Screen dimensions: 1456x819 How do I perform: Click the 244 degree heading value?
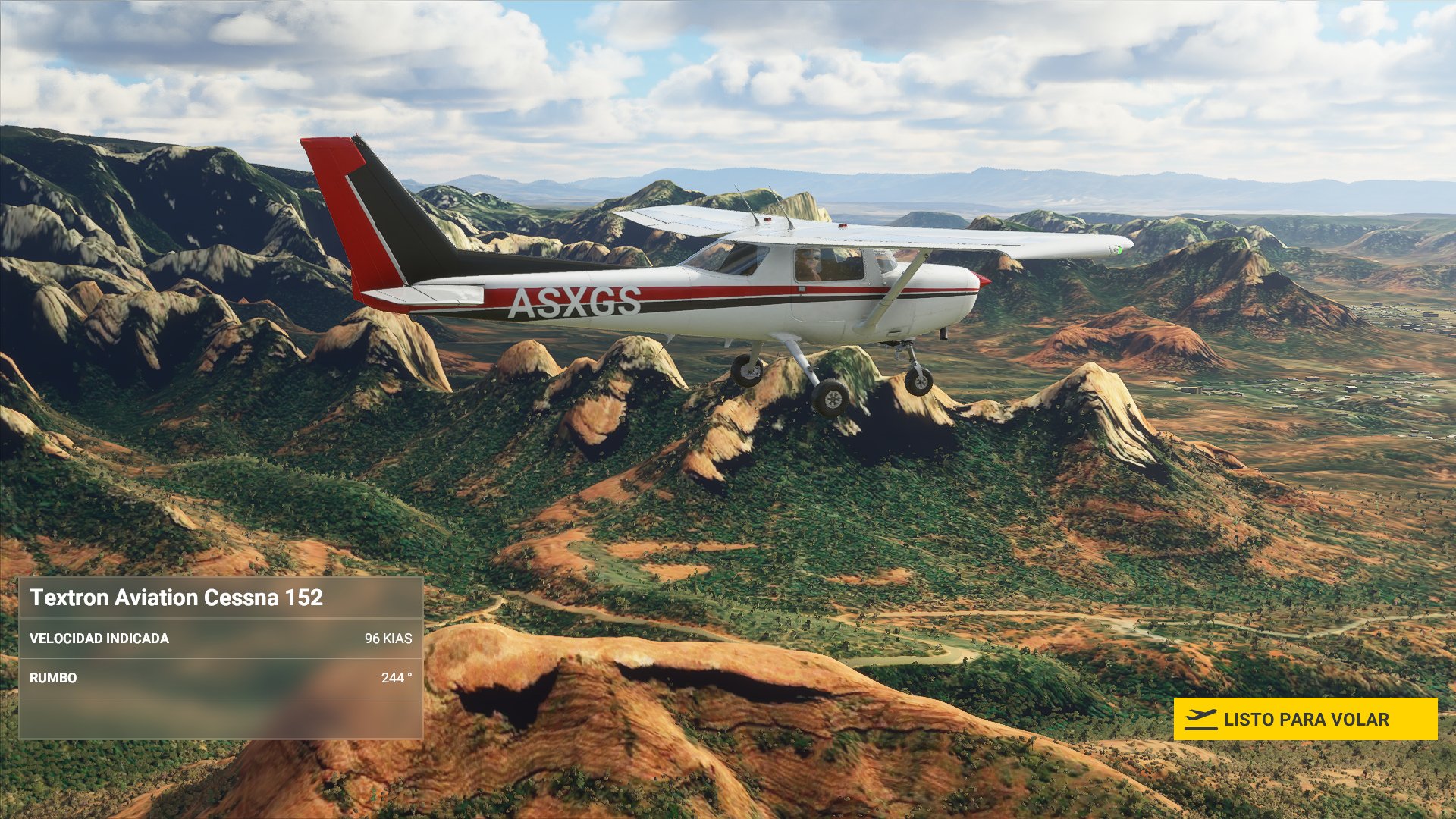(x=397, y=679)
